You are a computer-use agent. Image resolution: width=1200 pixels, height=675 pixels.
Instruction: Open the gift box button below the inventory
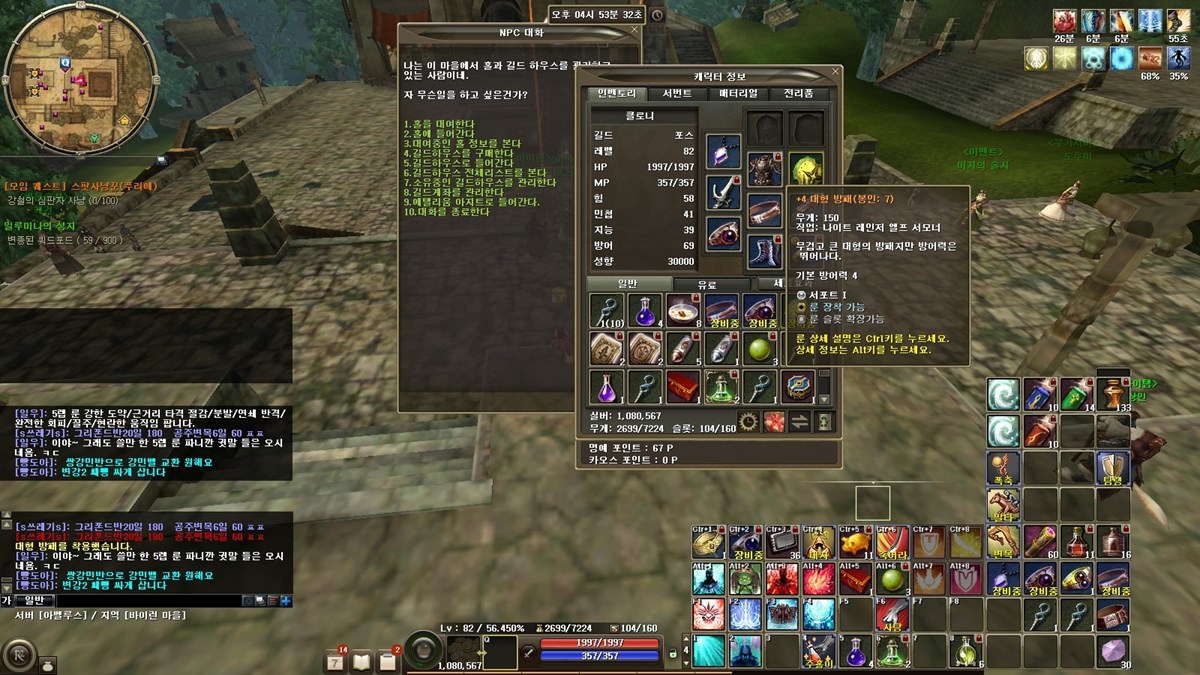point(774,421)
